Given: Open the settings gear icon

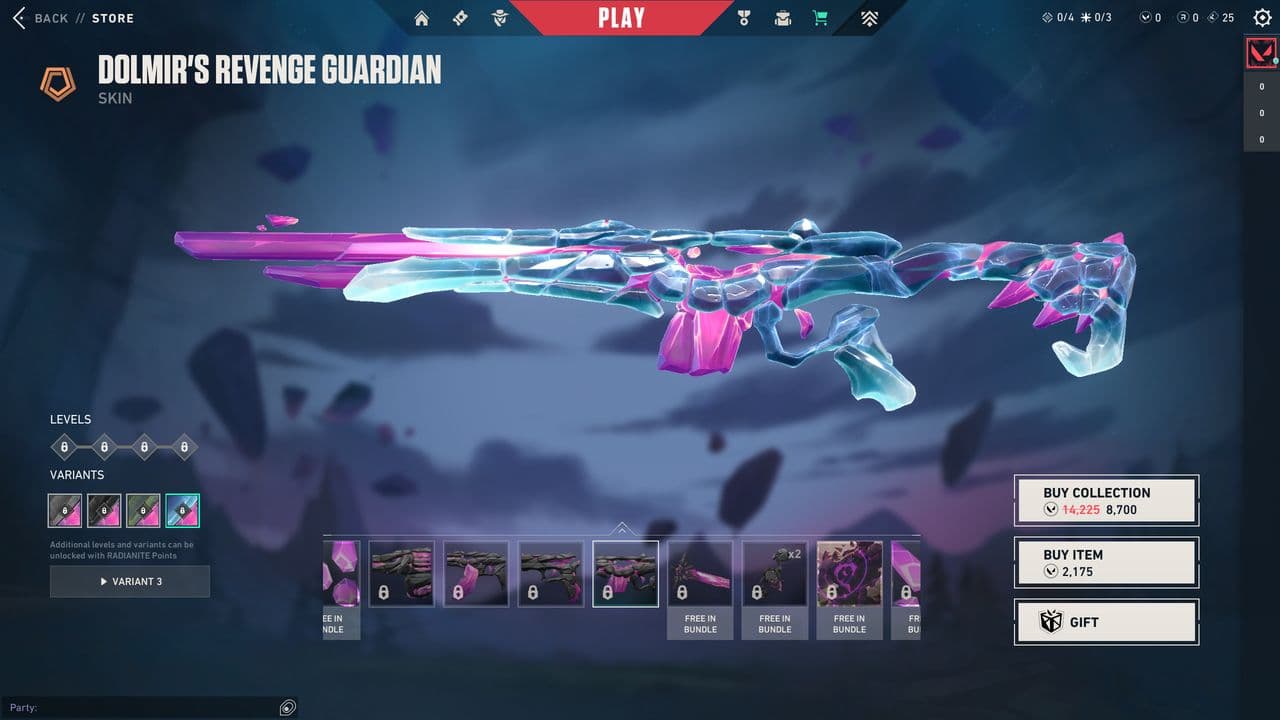Looking at the screenshot, I should [x=1262, y=18].
